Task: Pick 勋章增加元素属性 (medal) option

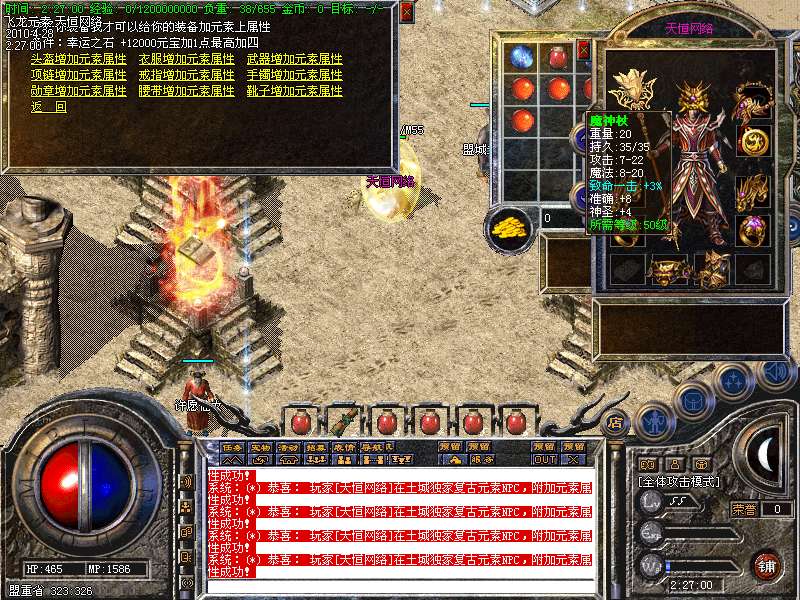Action: pos(78,91)
